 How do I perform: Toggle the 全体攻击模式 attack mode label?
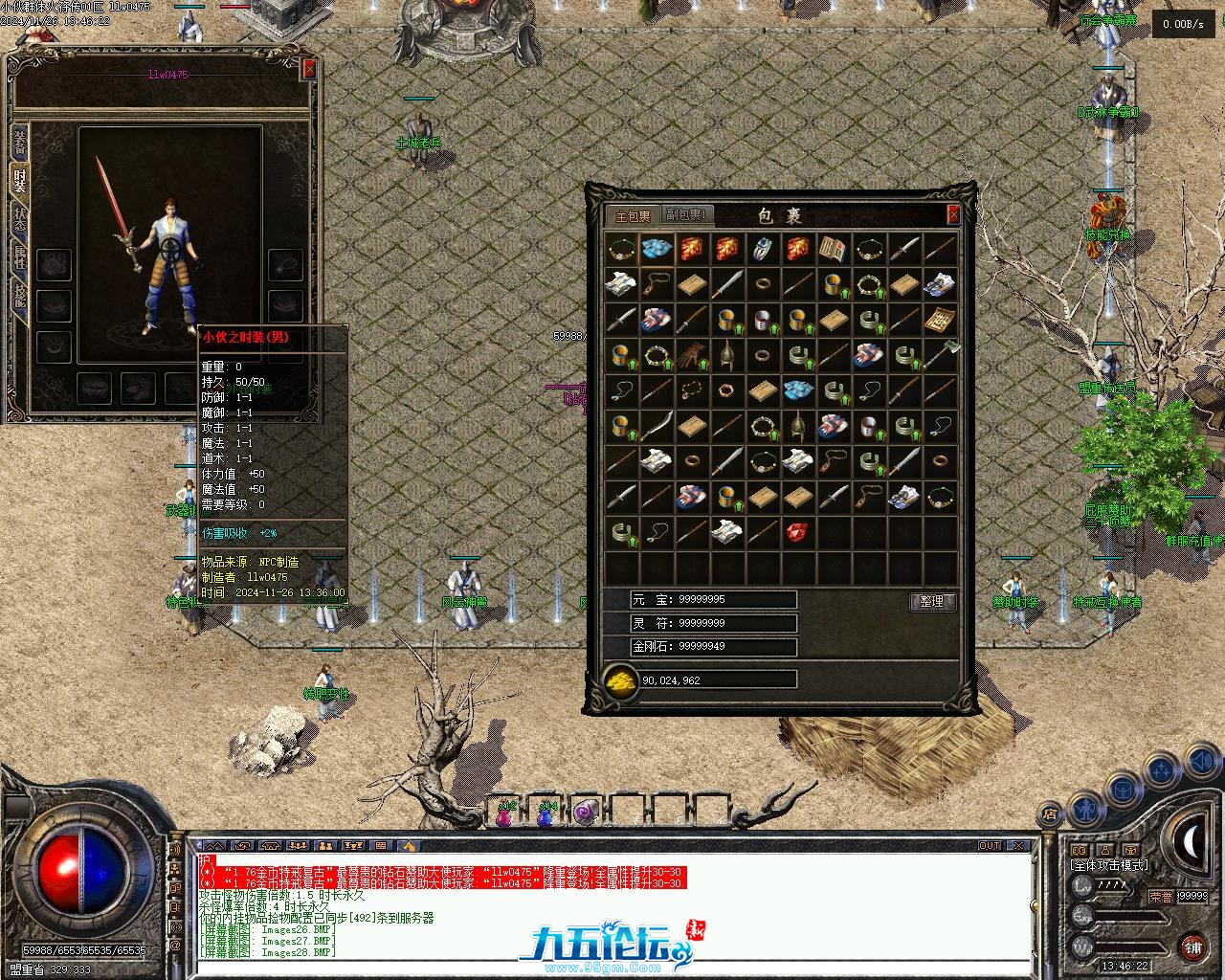point(1108,864)
